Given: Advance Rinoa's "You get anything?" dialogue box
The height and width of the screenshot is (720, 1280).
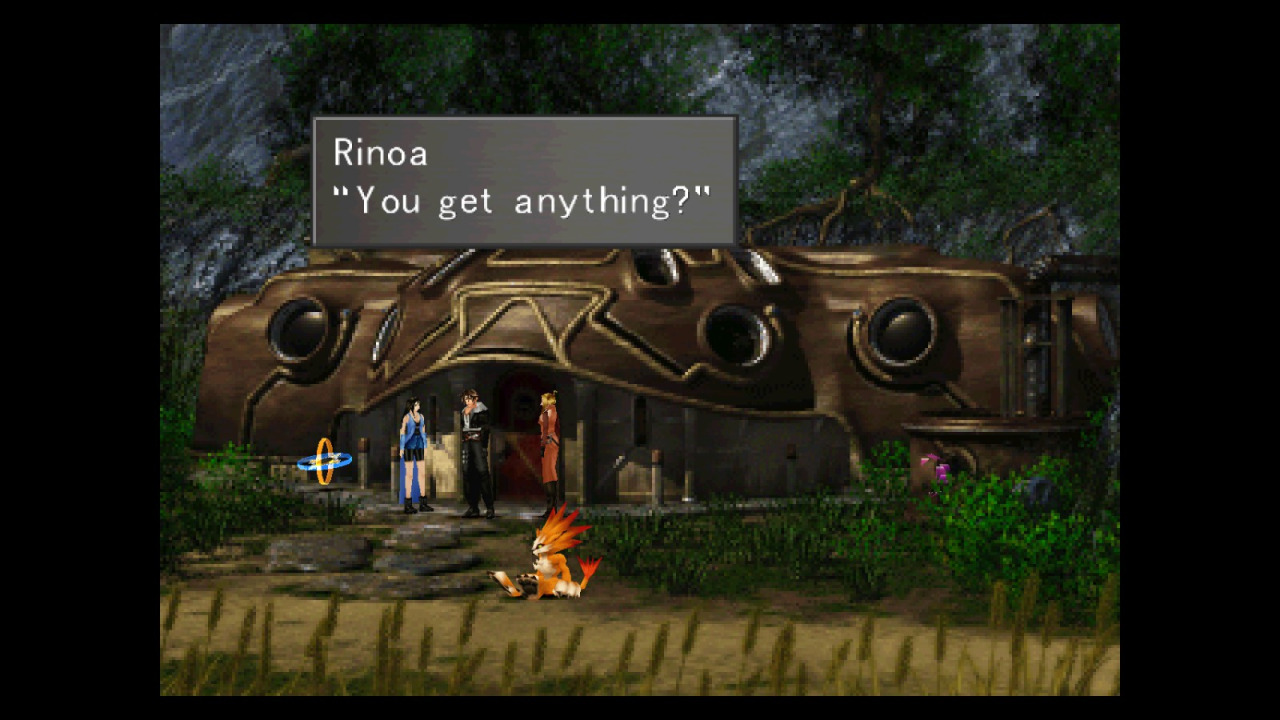Looking at the screenshot, I should pyautogui.click(x=525, y=181).
